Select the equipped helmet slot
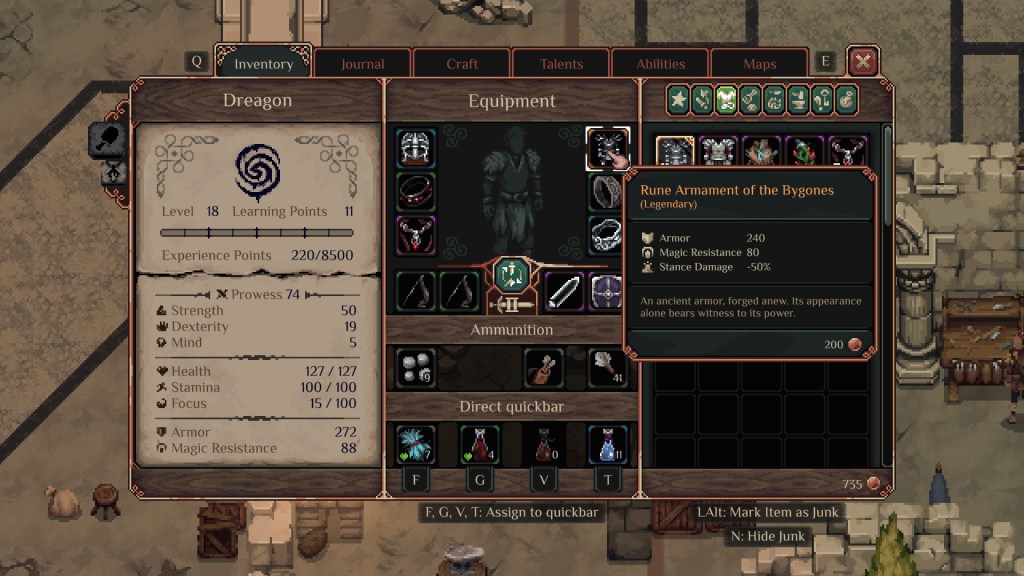 click(x=415, y=147)
